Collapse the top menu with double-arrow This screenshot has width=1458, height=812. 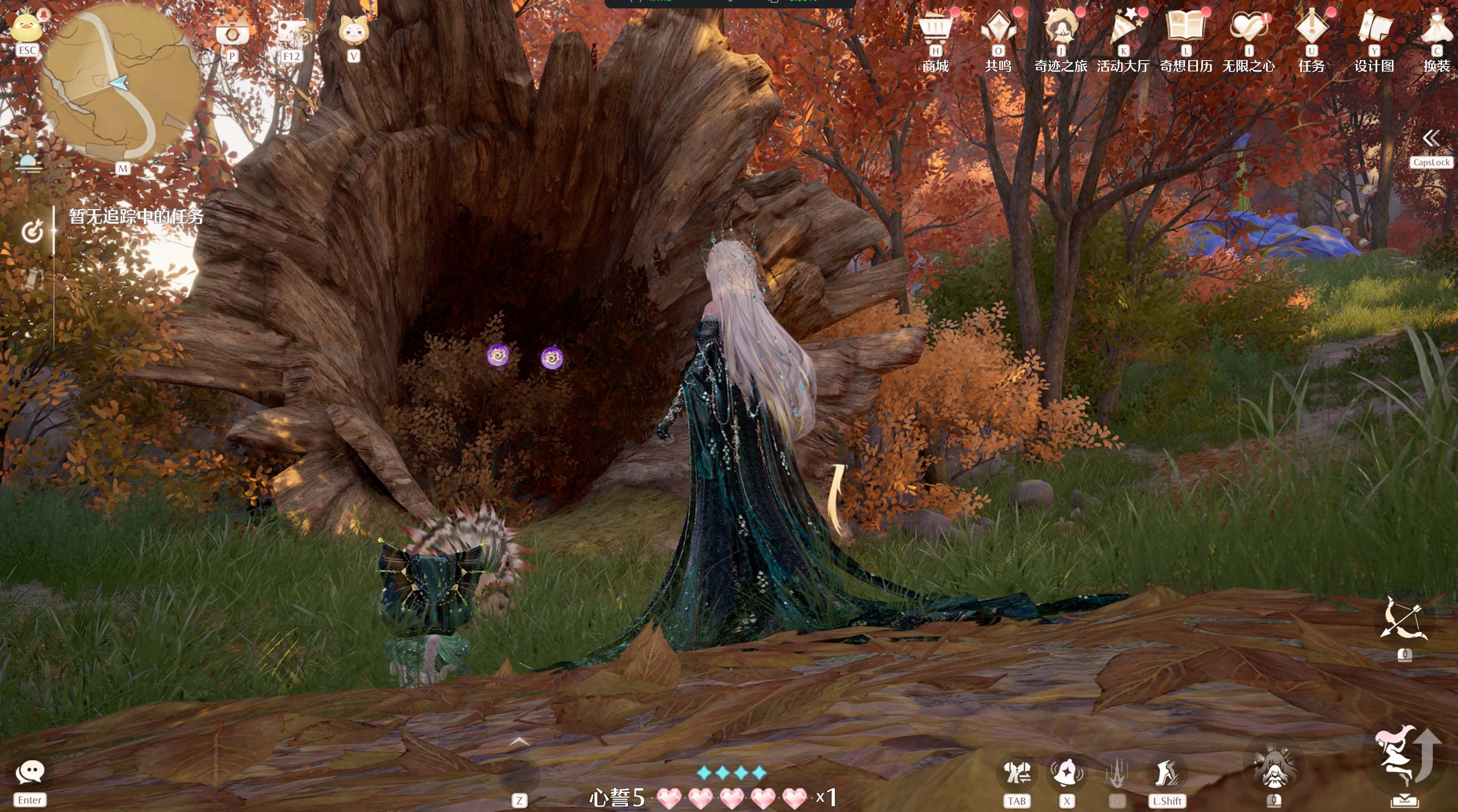(x=1431, y=139)
